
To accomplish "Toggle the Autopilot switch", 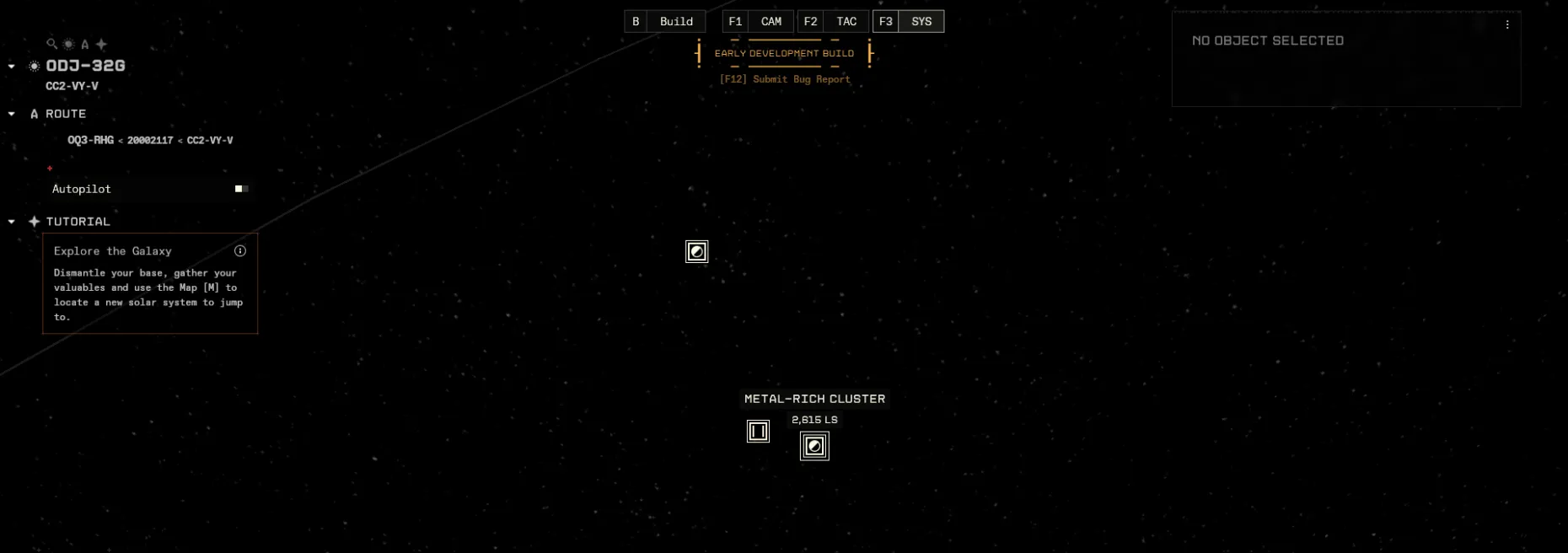I will click(241, 189).
